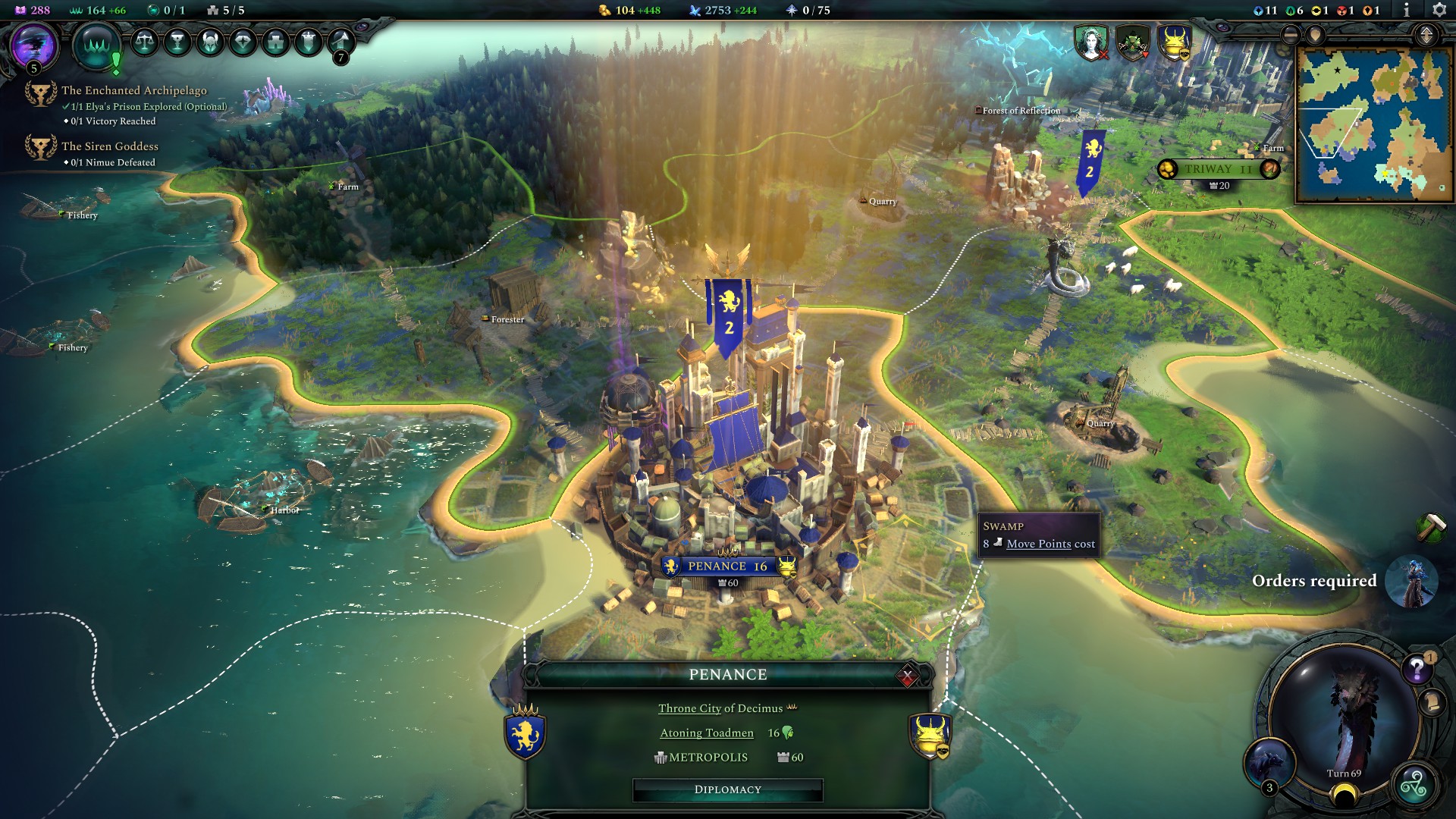The width and height of the screenshot is (1456, 819).
Task: Expand The Siren Goddess quest entry
Action: 110,146
